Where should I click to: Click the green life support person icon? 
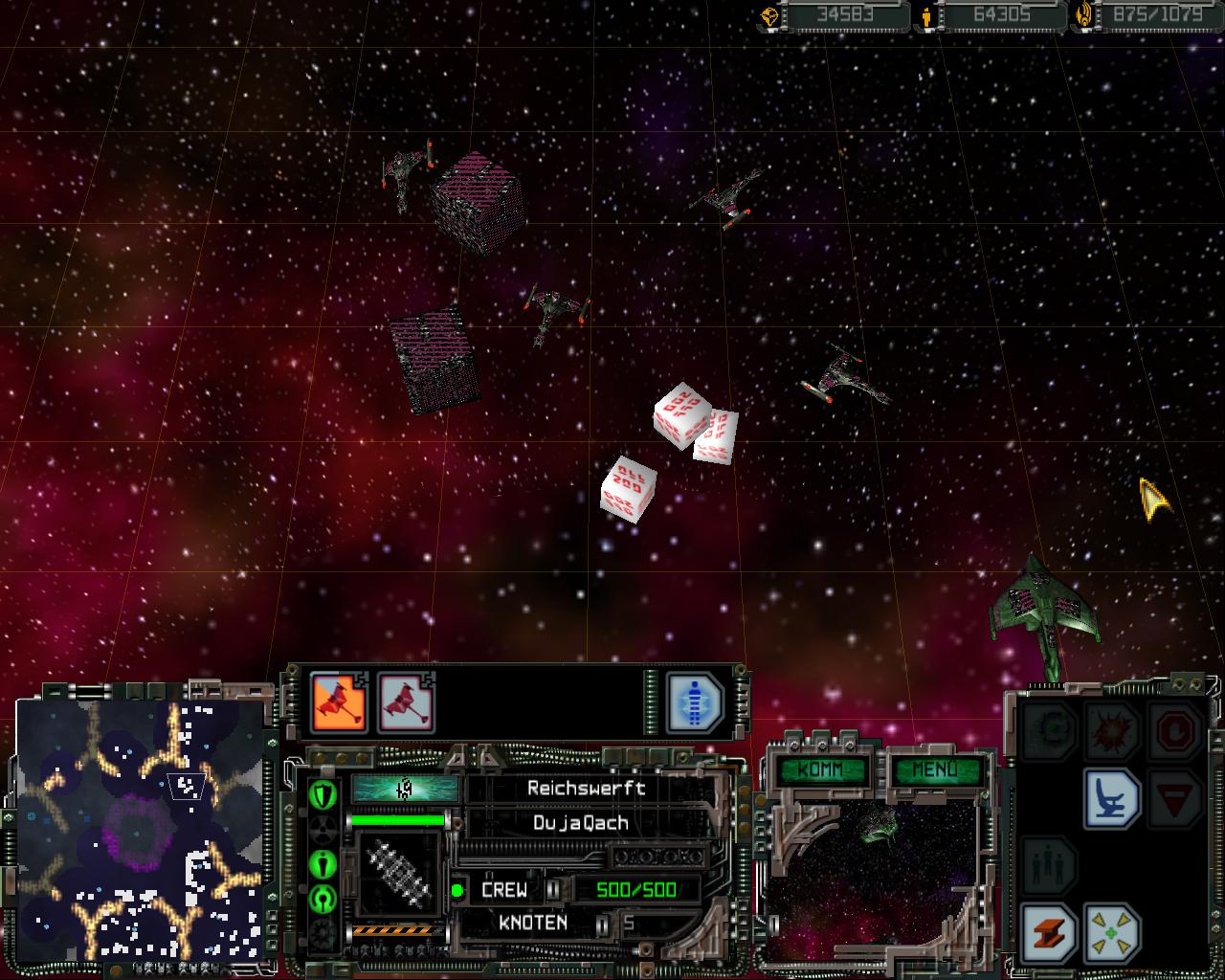coord(323,864)
